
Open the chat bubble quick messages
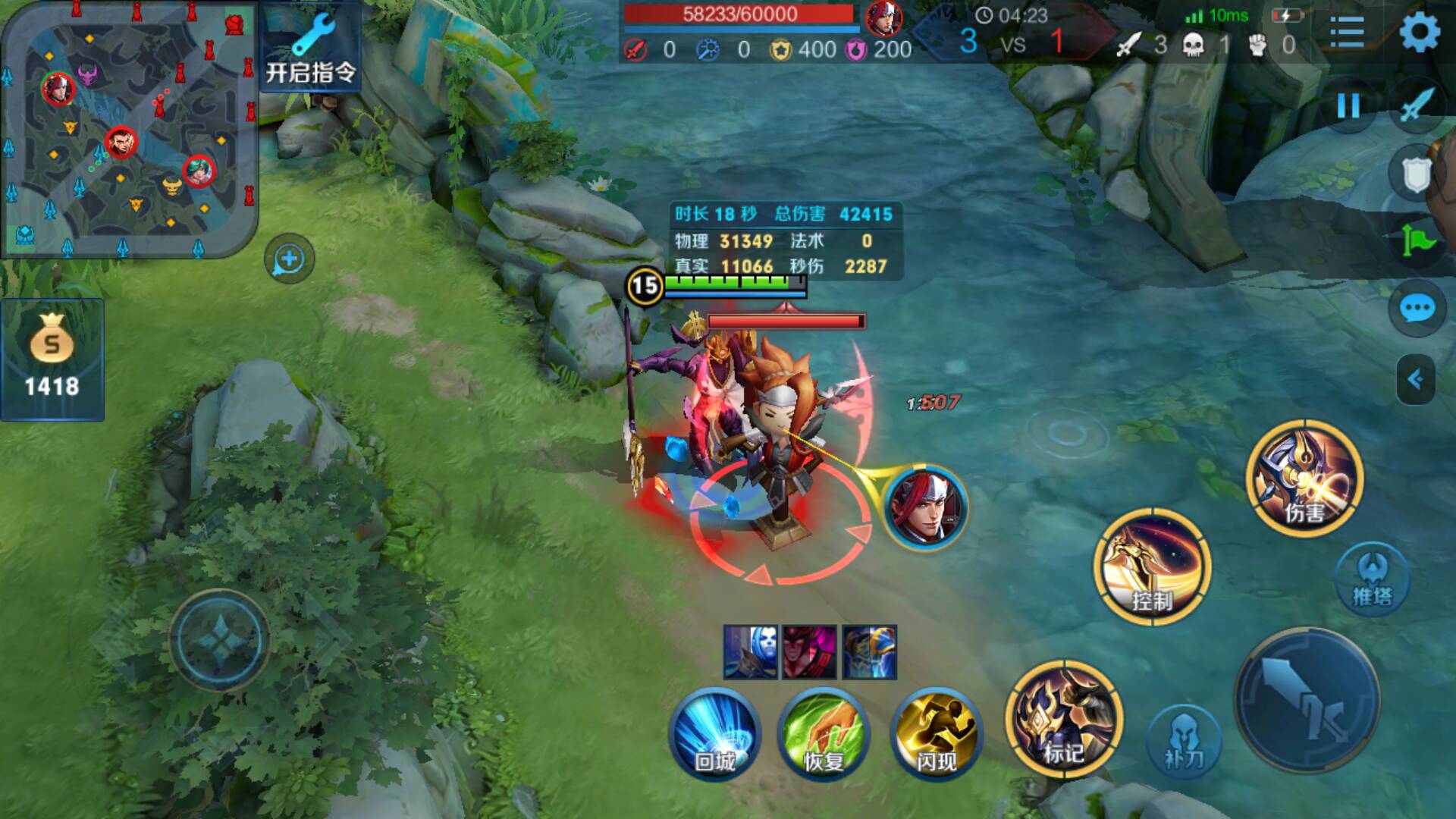tap(1416, 309)
